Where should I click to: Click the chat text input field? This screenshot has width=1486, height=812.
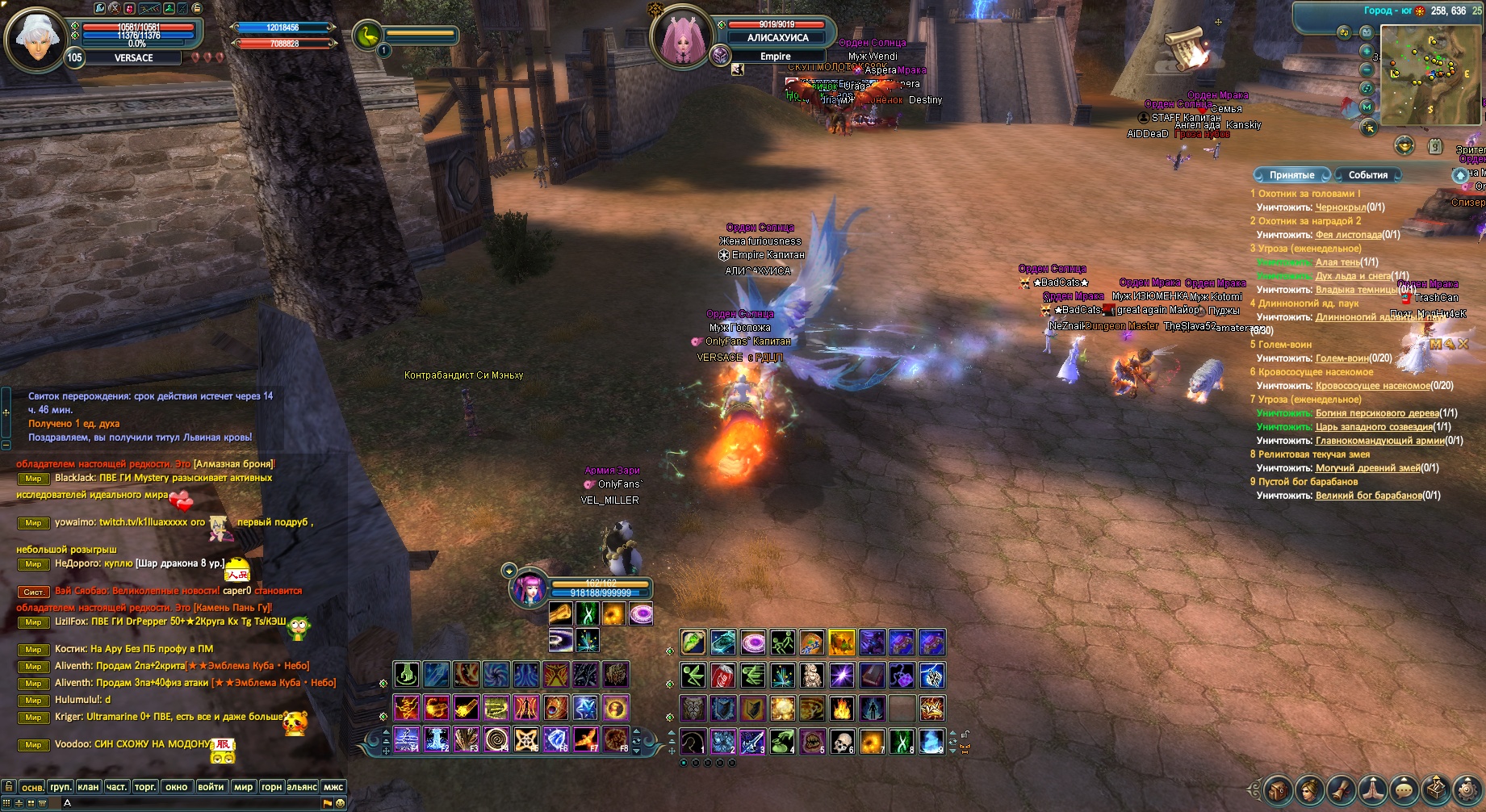[x=194, y=803]
